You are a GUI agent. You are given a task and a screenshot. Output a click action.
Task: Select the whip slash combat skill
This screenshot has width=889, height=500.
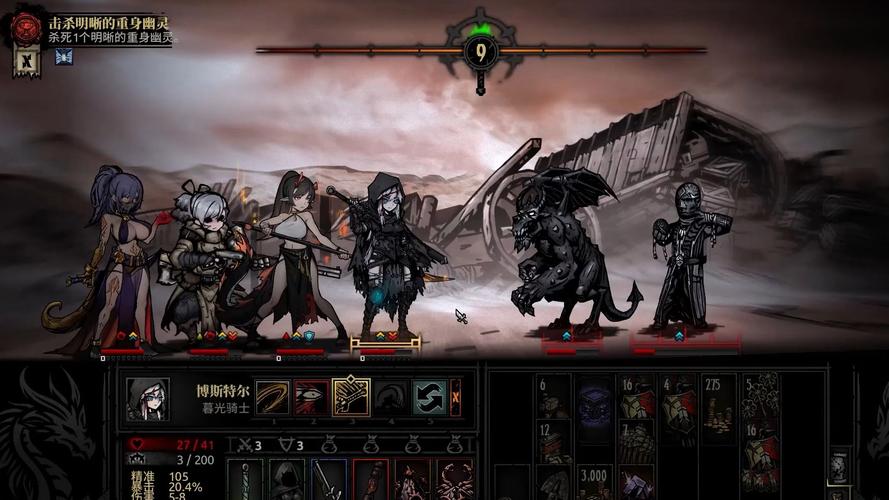[271, 397]
